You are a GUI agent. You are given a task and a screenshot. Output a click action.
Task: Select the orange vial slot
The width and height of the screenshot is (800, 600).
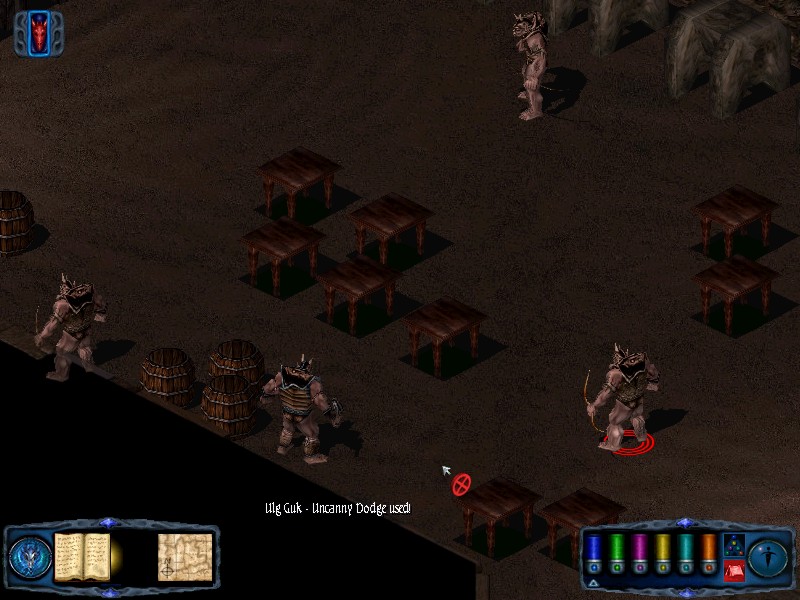[x=708, y=550]
